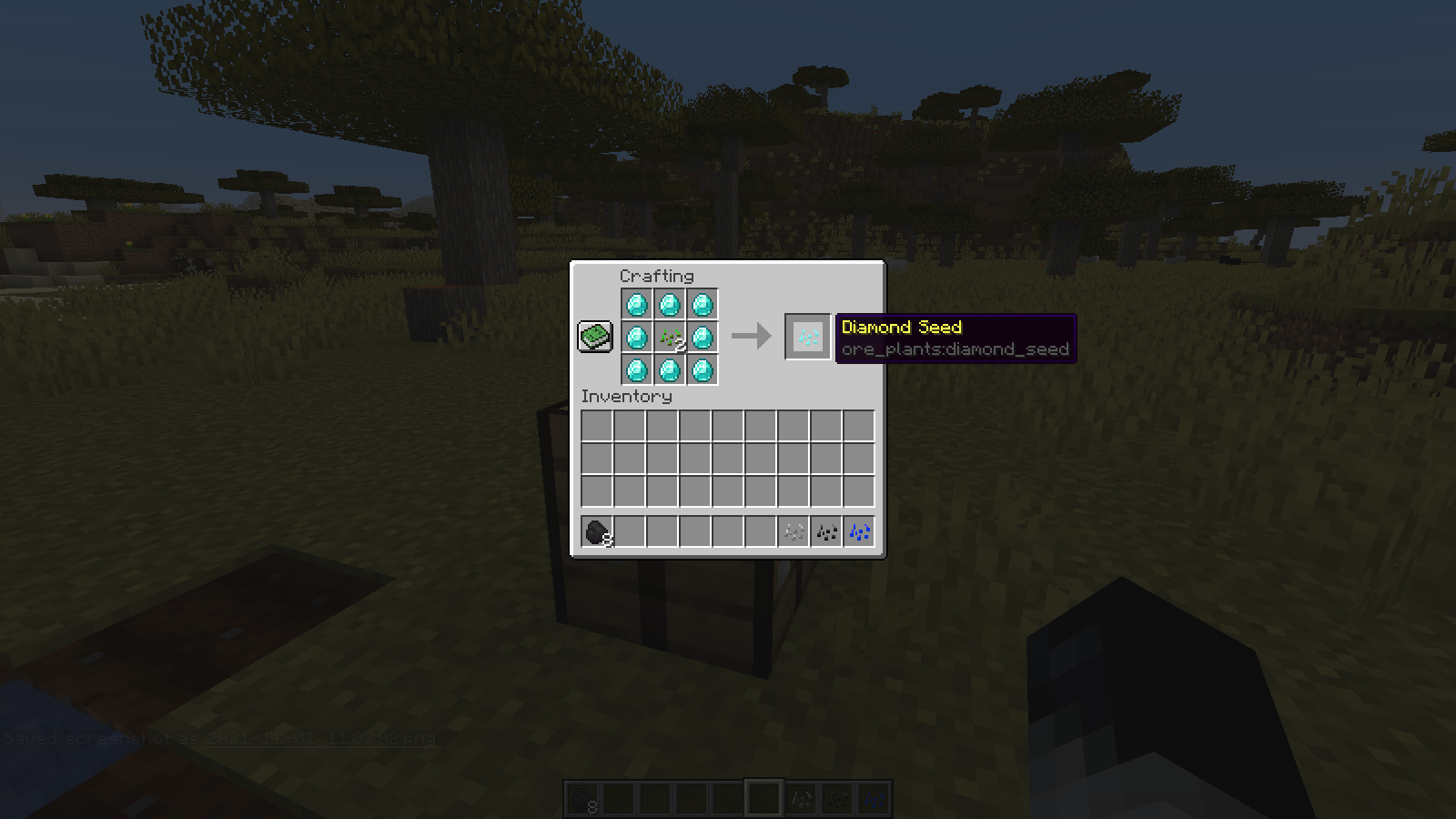This screenshot has height=819, width=1456.
Task: Click the diamond in the bottom-left crafting slot
Action: pos(637,370)
